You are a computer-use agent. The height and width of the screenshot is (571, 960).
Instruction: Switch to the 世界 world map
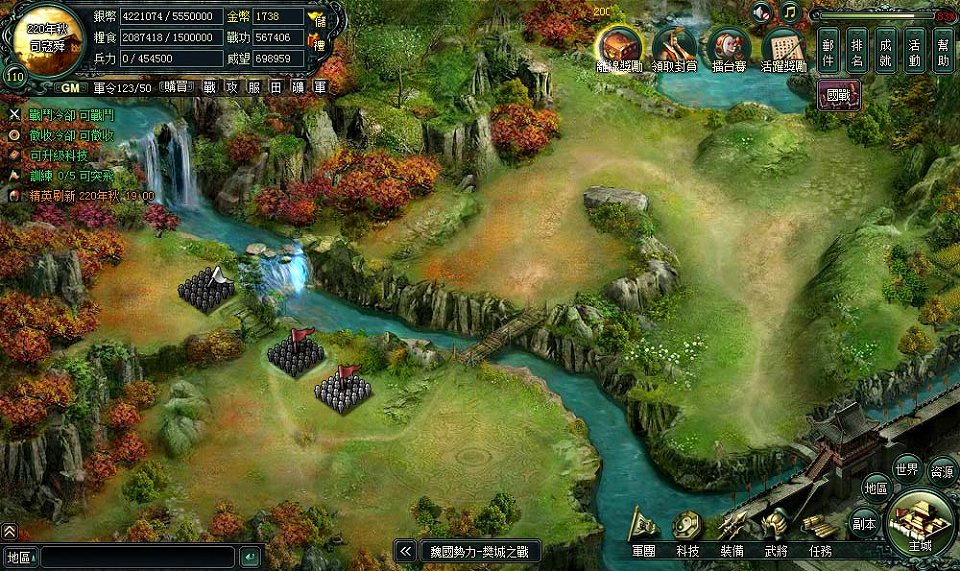(907, 468)
